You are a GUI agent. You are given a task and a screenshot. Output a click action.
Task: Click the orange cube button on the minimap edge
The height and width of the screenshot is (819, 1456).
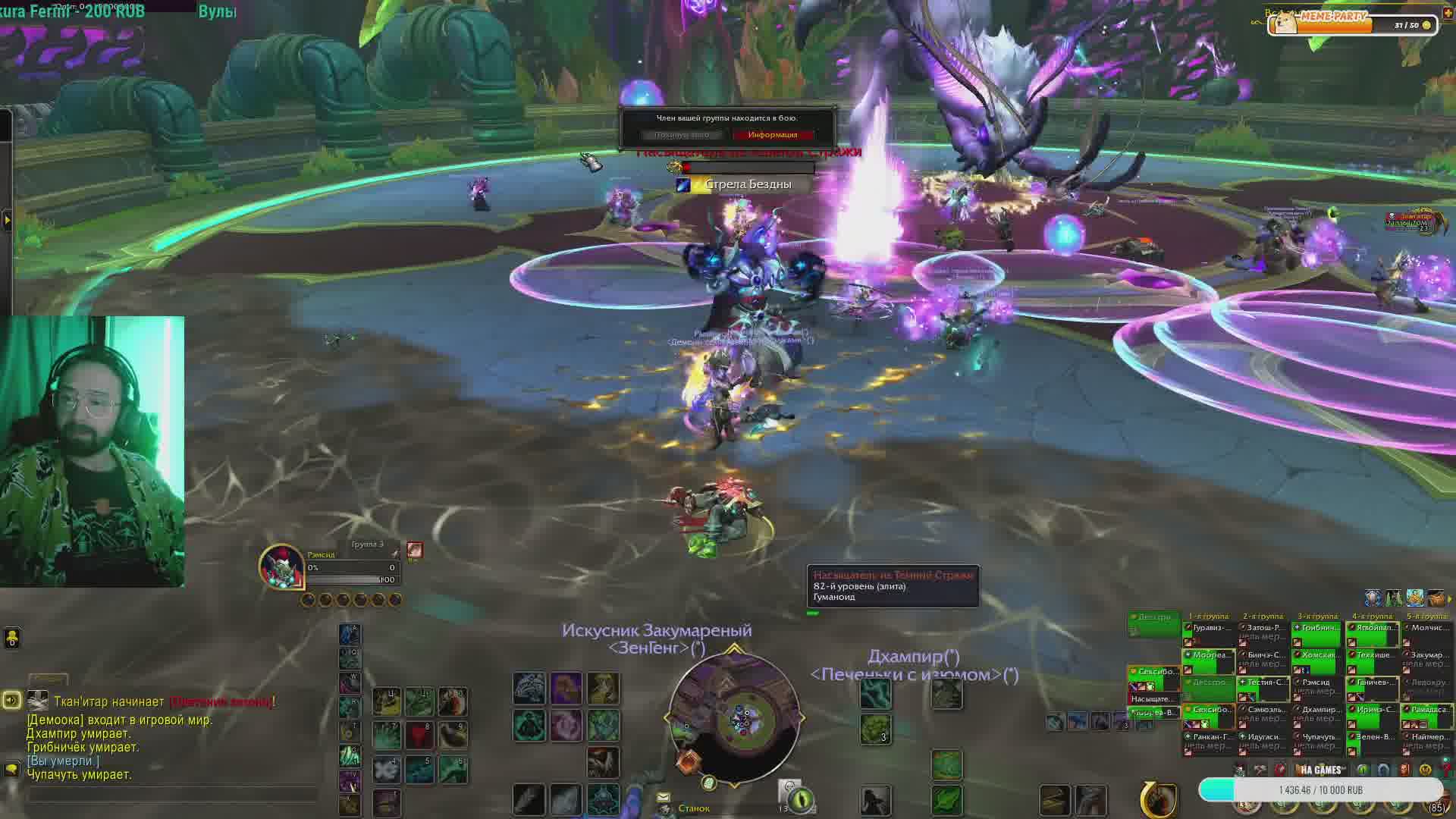point(689,761)
